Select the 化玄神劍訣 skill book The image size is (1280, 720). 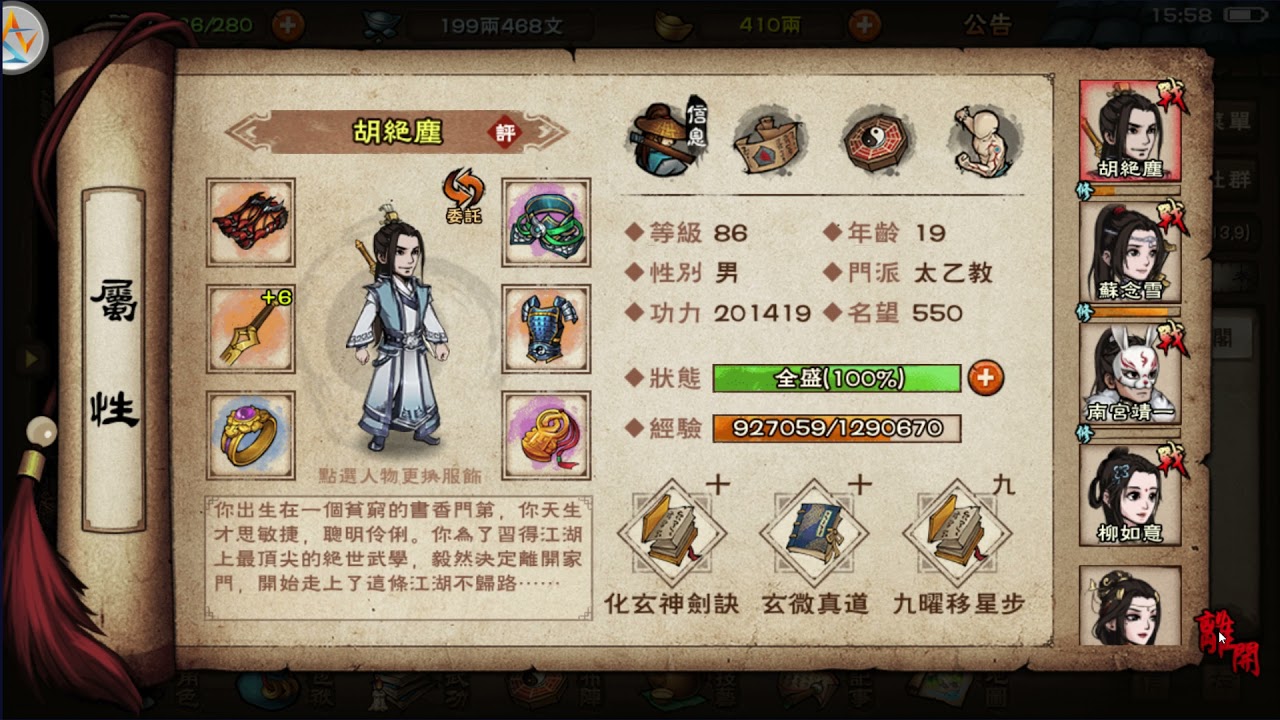click(669, 537)
